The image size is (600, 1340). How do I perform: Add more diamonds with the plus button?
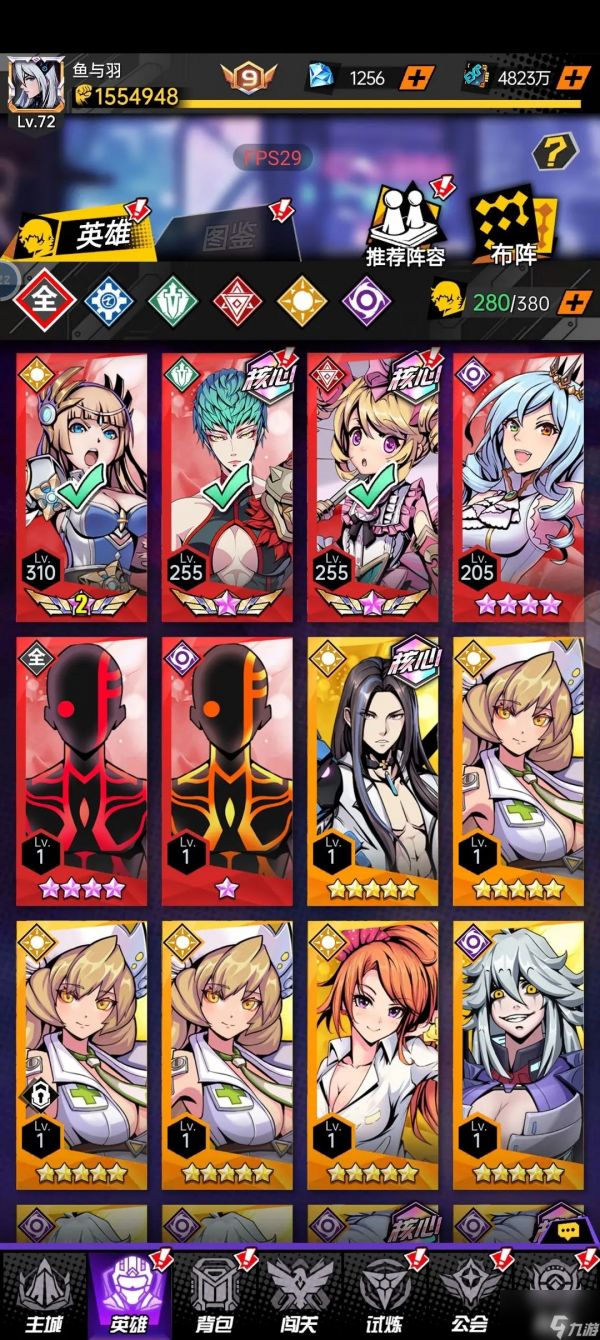click(418, 77)
